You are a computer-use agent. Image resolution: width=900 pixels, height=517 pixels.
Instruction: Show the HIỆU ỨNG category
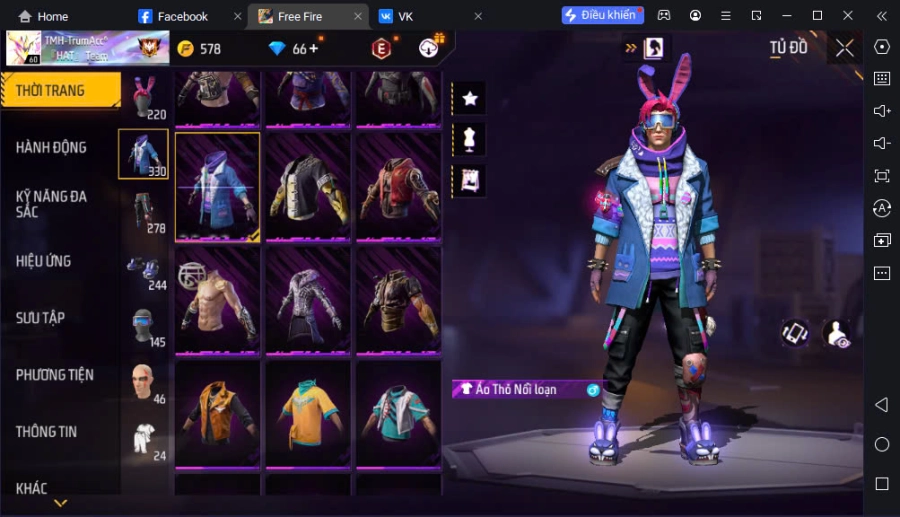44,260
